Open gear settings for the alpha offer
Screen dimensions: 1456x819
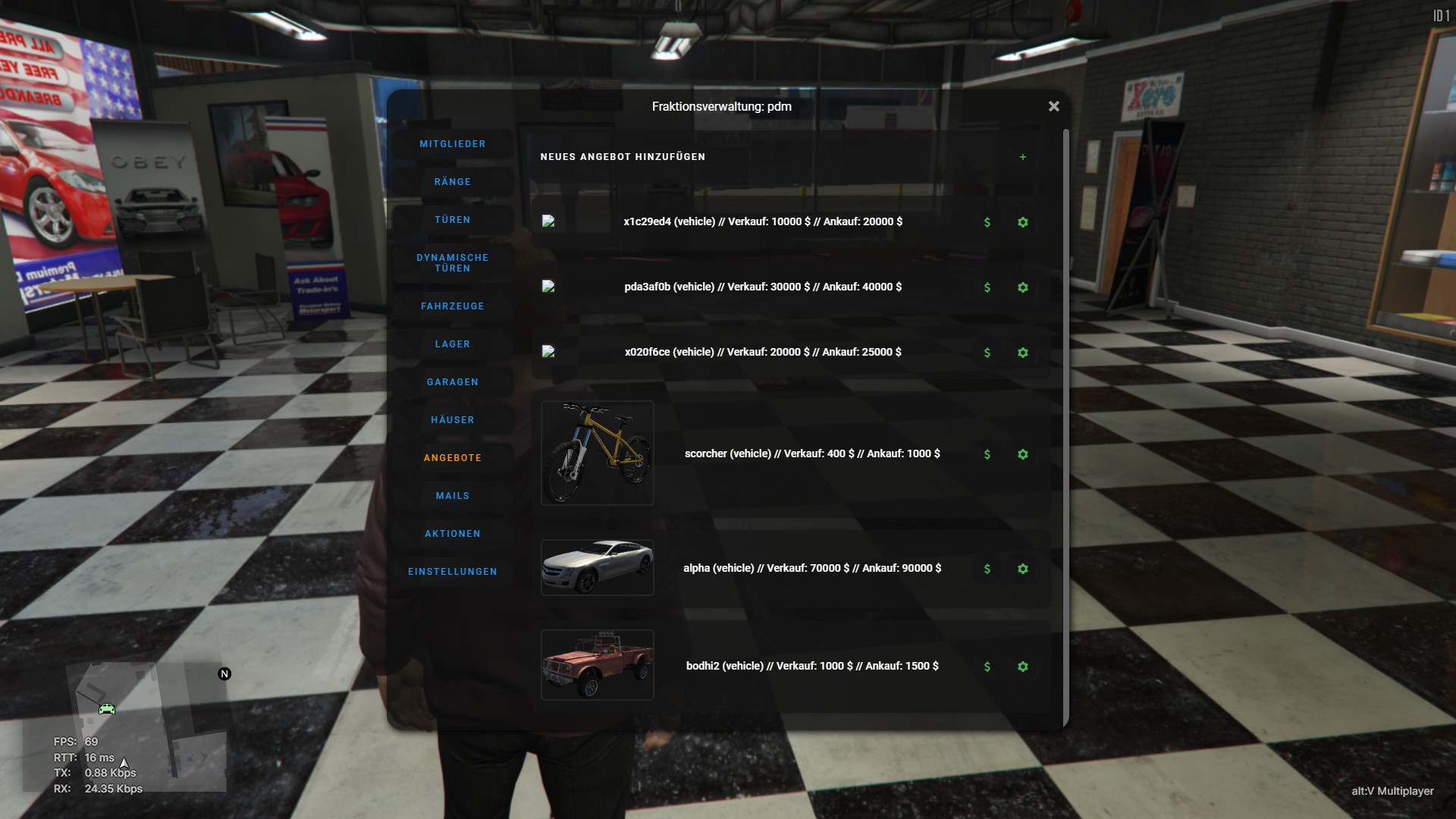click(1023, 569)
